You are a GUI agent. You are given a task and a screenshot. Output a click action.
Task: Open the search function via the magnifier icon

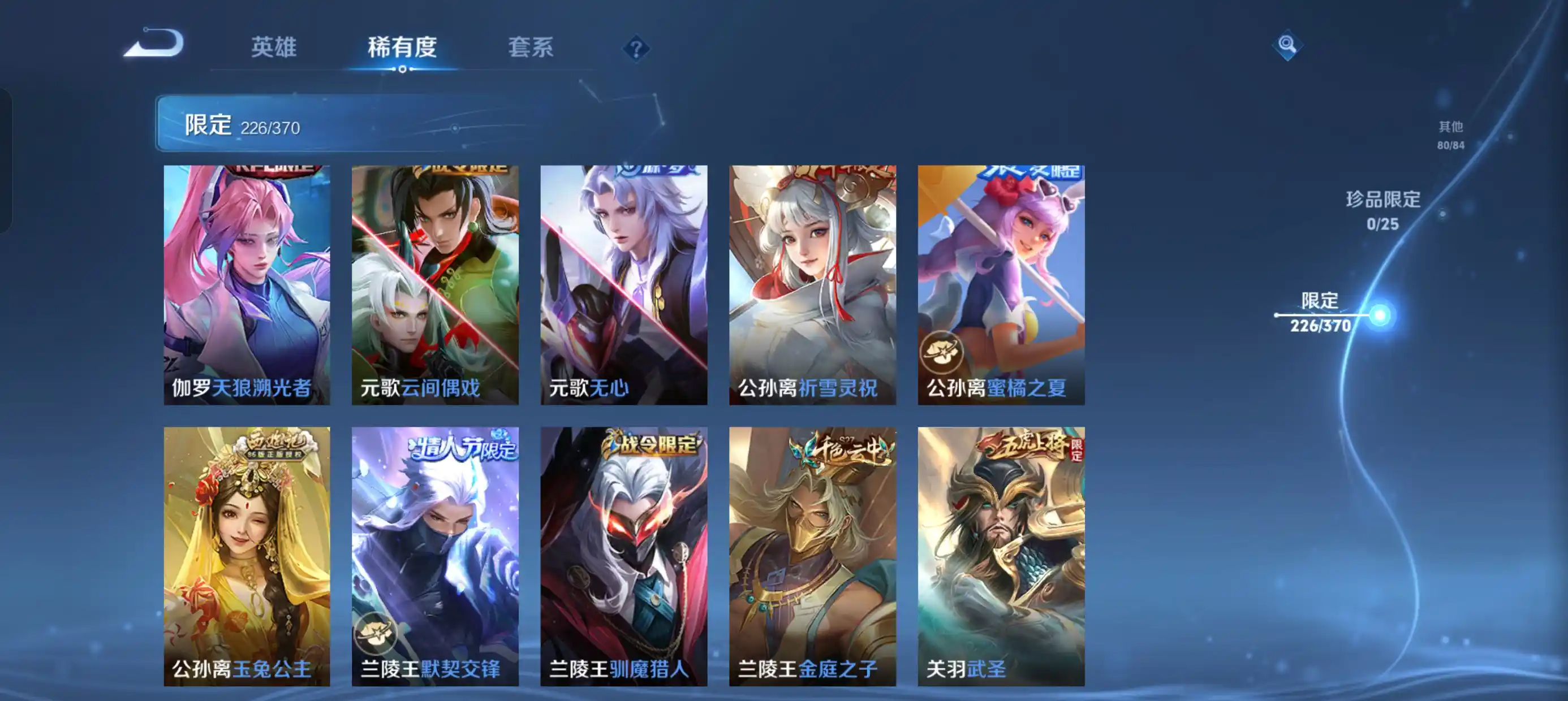[x=1290, y=45]
